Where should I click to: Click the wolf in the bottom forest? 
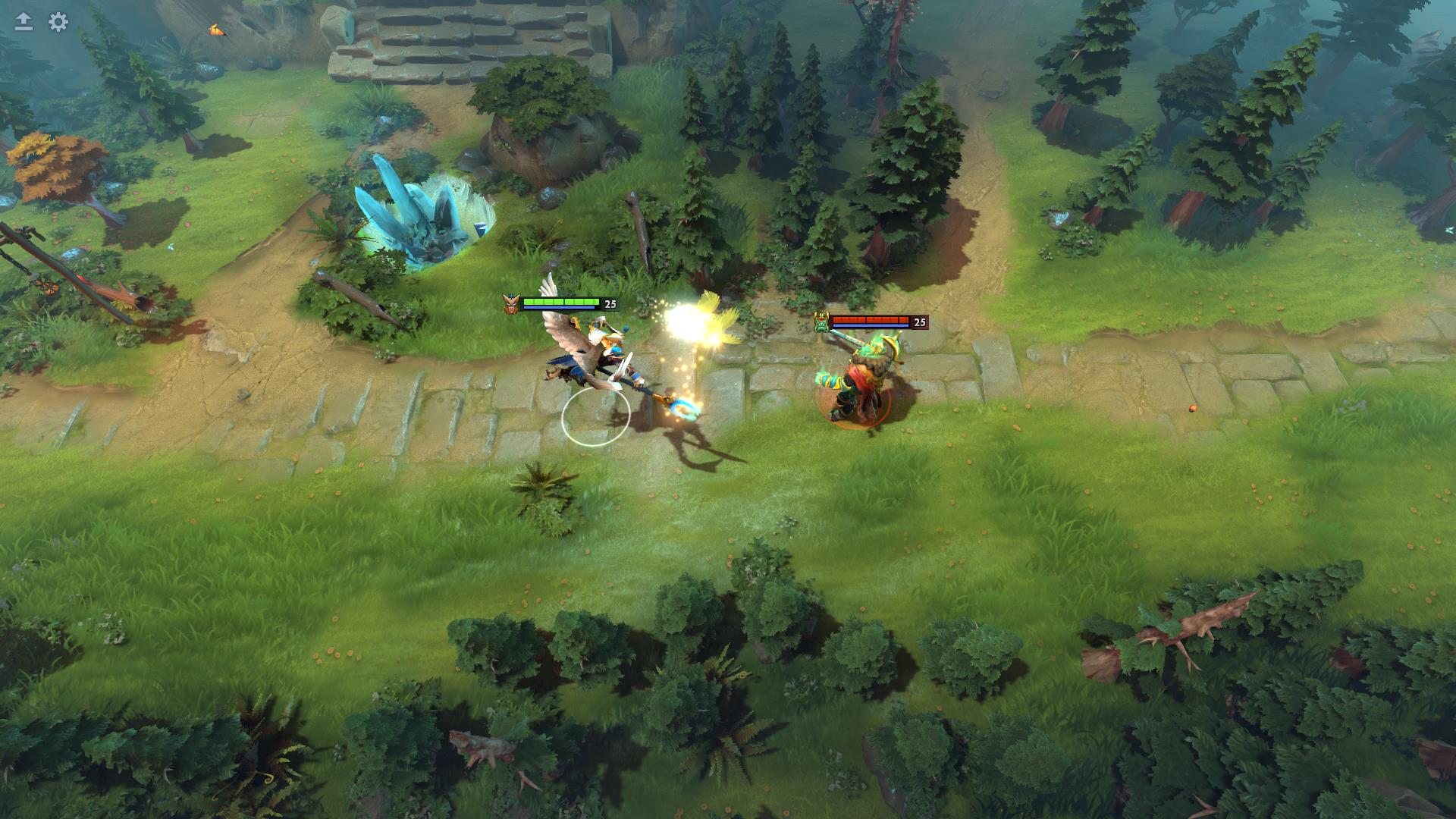coord(479,745)
